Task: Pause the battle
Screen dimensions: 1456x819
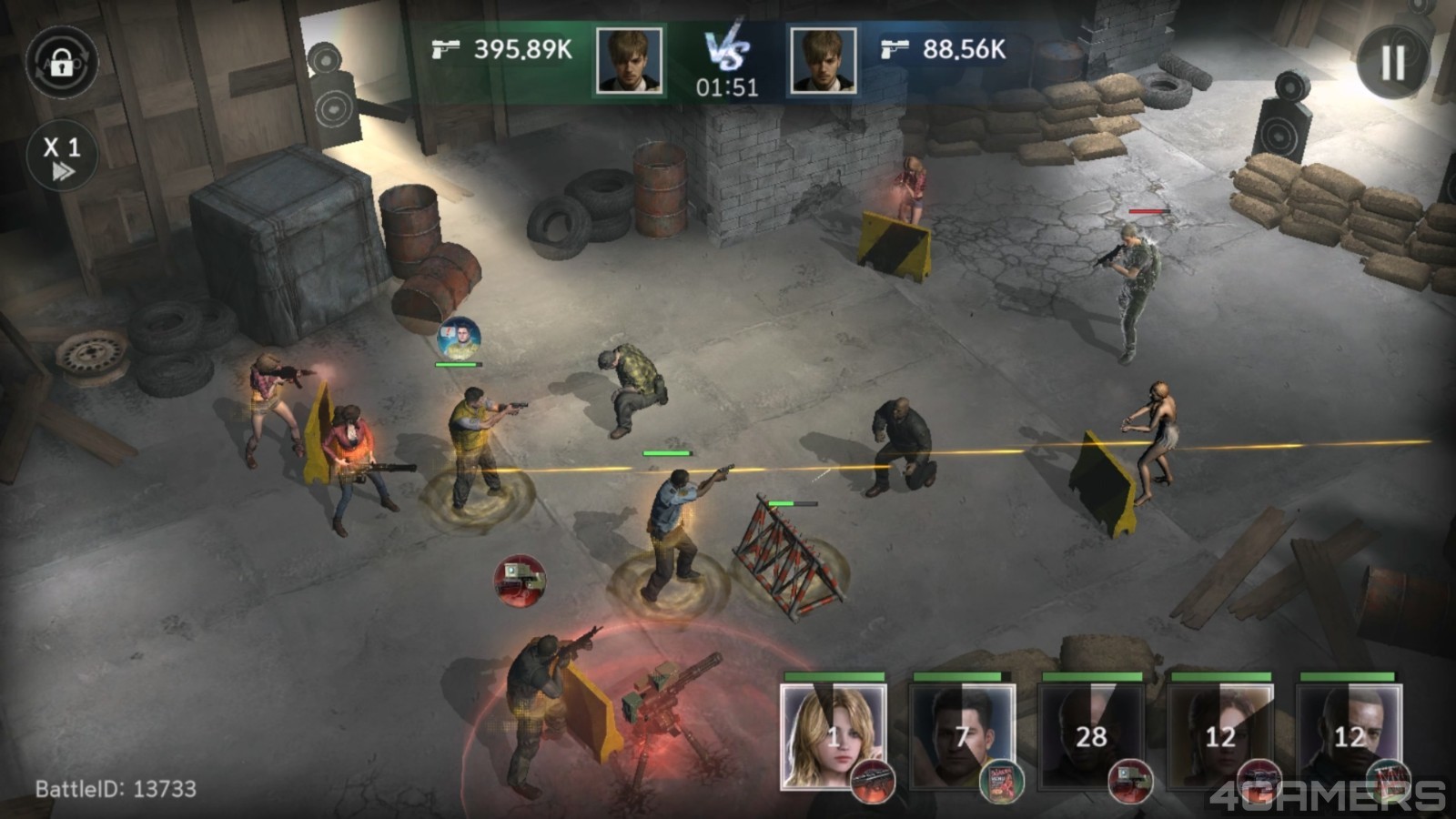Action: [x=1392, y=62]
